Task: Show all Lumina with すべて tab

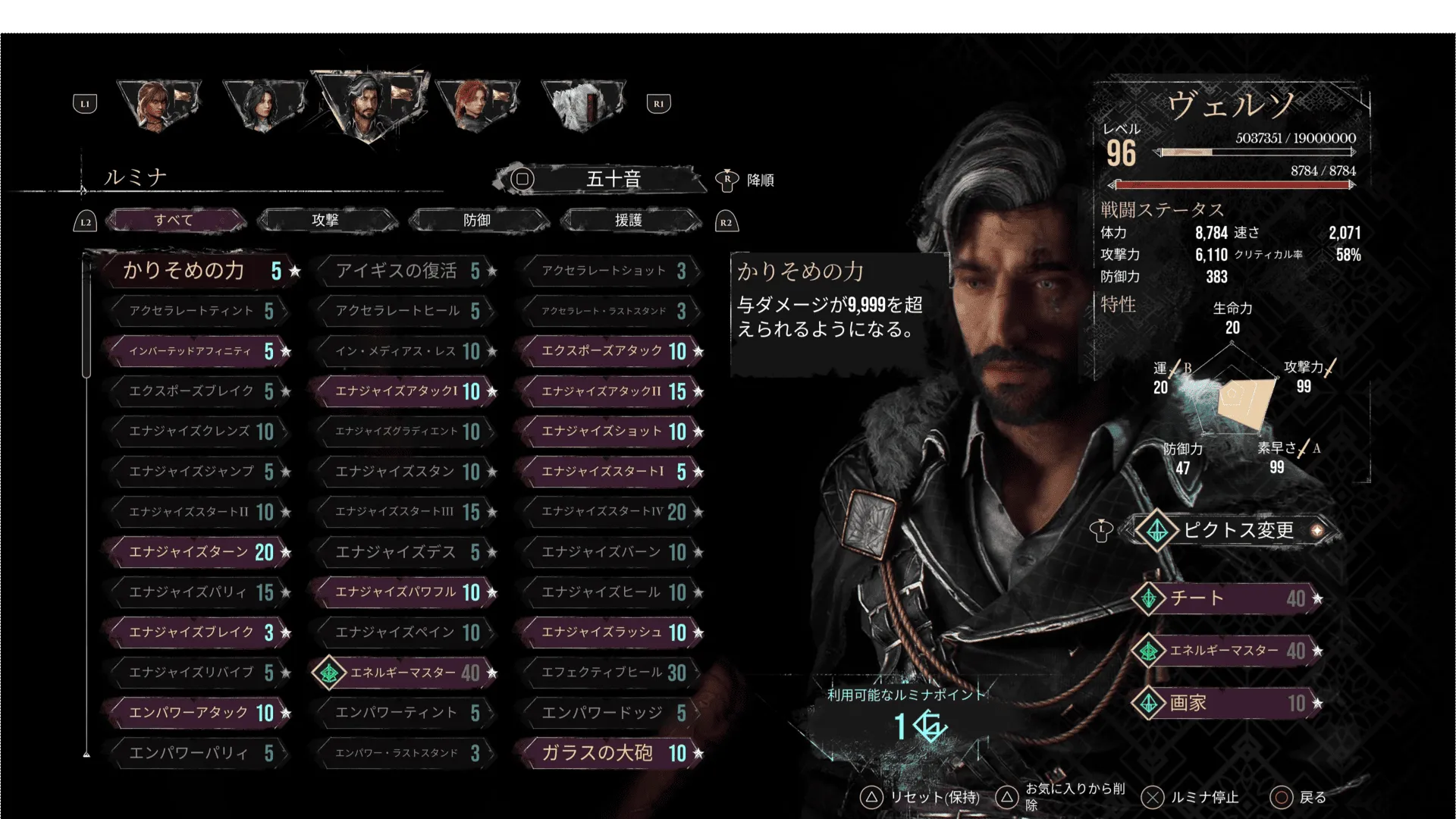Action: pyautogui.click(x=175, y=221)
